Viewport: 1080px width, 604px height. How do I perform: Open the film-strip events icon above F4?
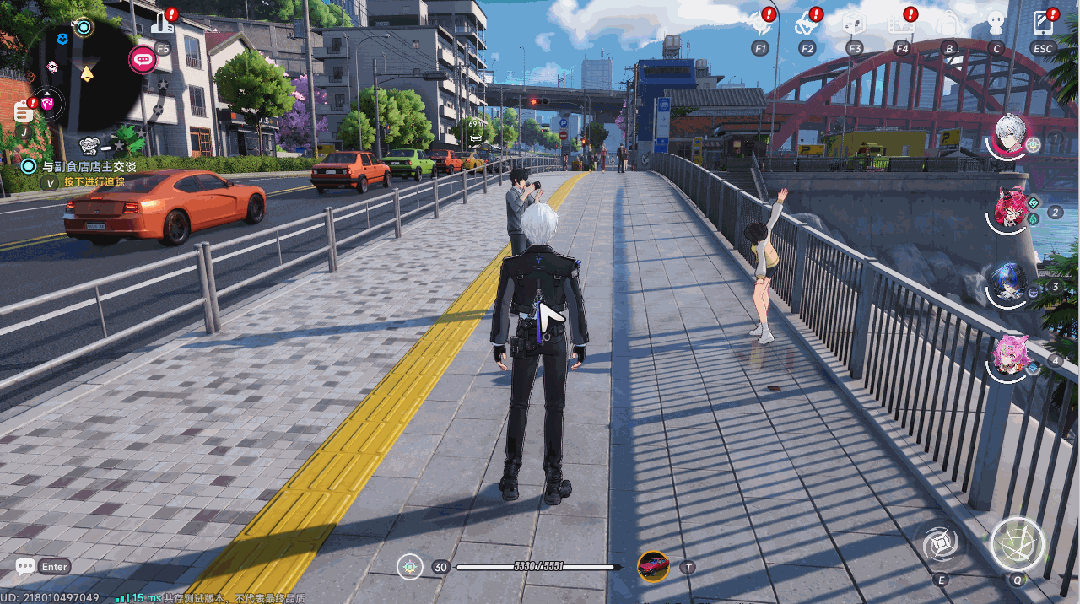901,22
